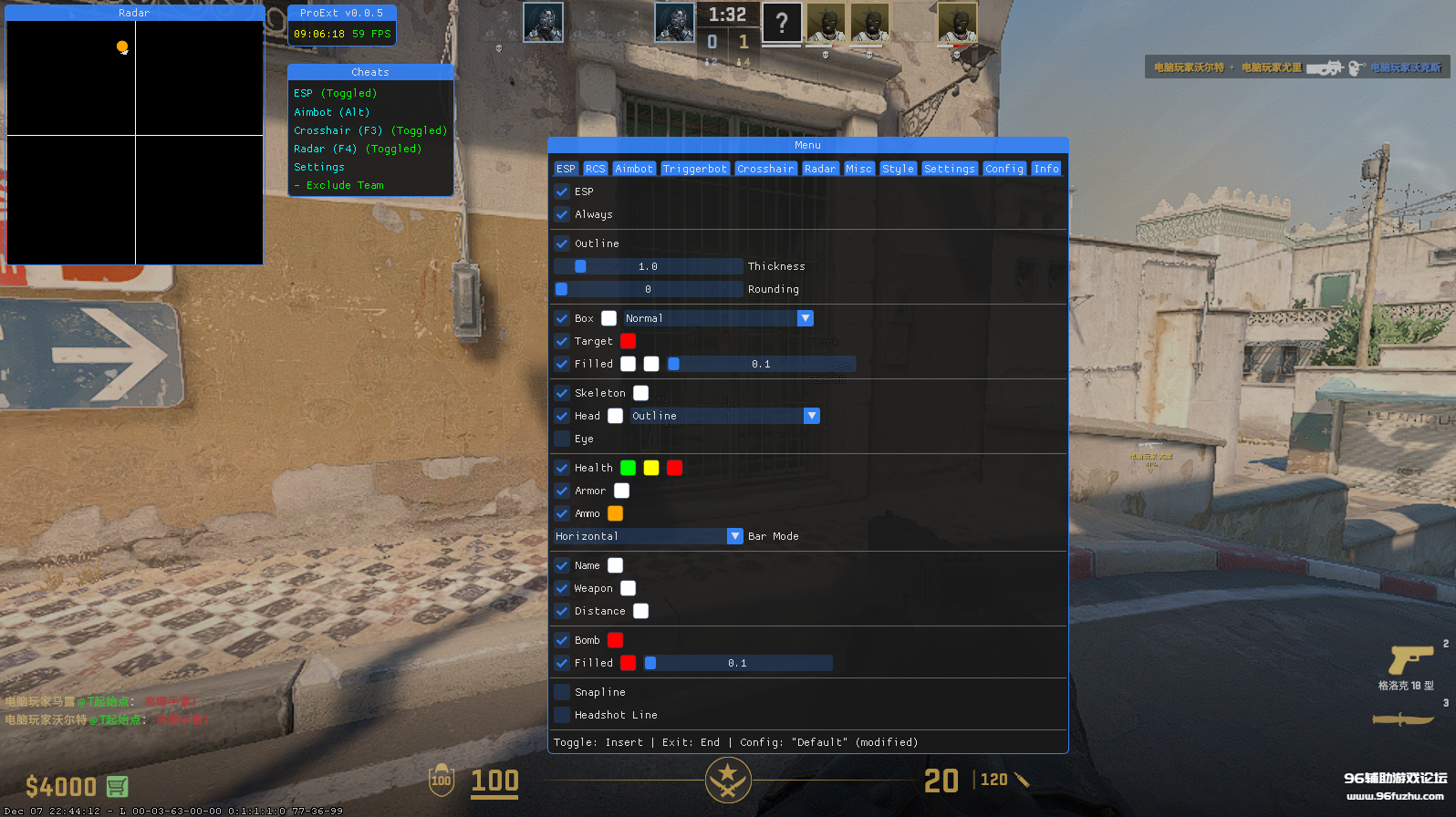This screenshot has width=1456, height=817.
Task: Enable the Eye checkbox in the ESP menu
Action: (562, 439)
